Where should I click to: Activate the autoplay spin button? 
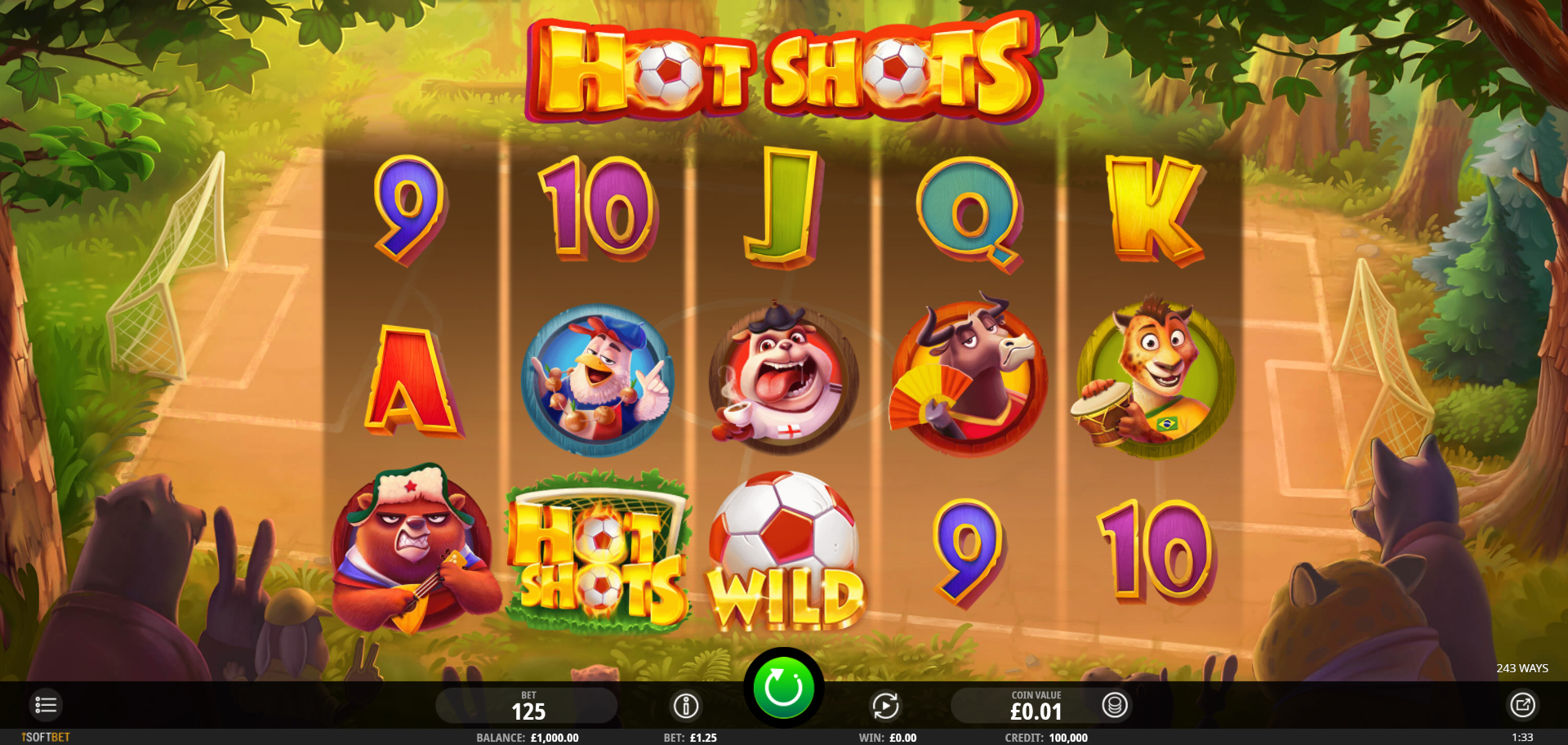click(885, 705)
